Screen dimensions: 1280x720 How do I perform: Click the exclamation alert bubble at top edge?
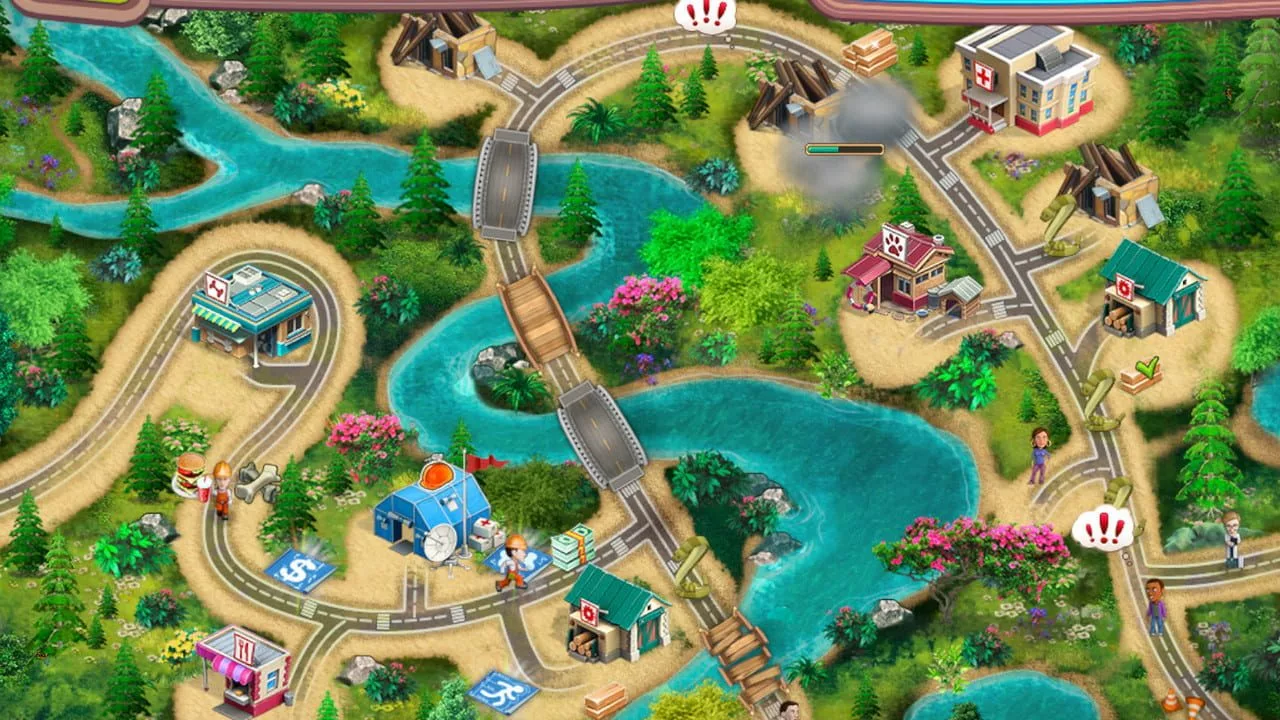coord(706,15)
